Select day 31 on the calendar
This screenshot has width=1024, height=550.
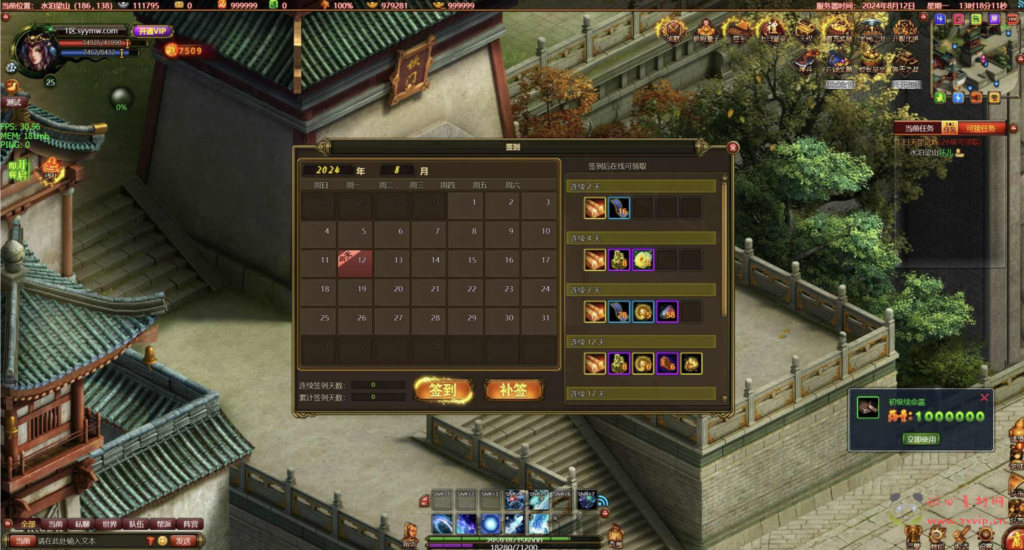[540, 317]
